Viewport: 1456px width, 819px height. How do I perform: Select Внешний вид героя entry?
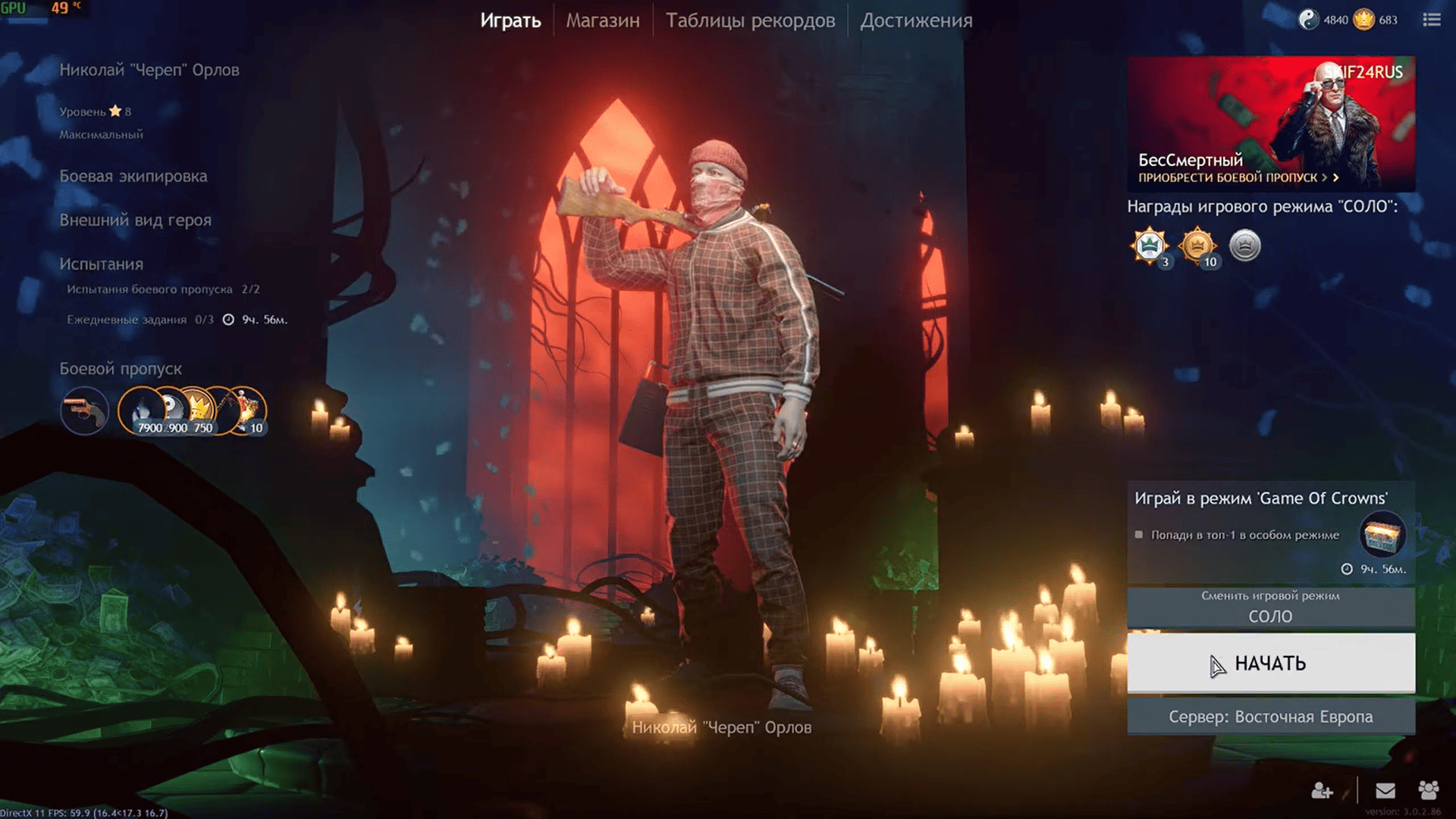(x=136, y=220)
